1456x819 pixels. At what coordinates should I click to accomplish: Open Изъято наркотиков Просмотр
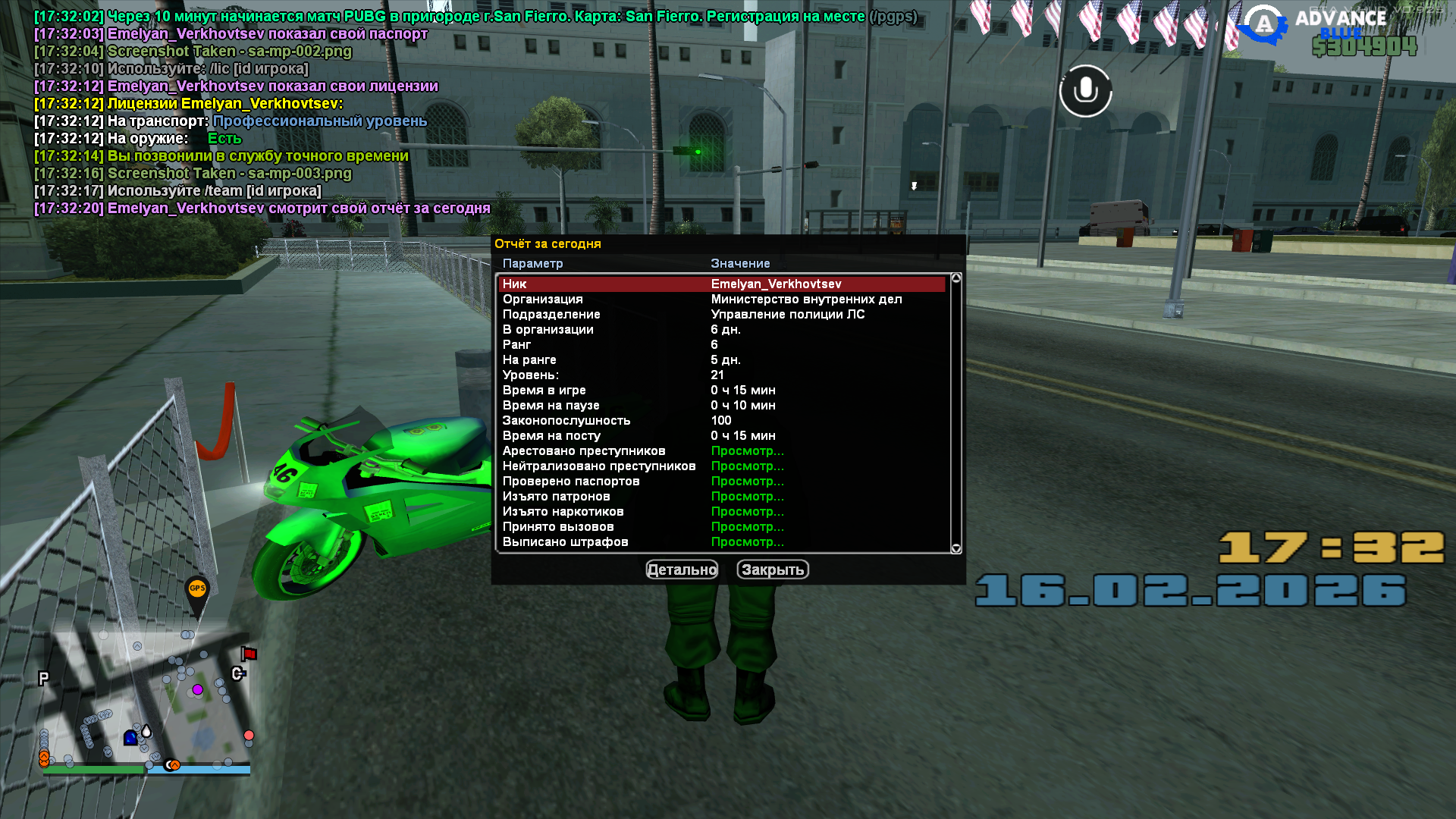pyautogui.click(x=747, y=511)
